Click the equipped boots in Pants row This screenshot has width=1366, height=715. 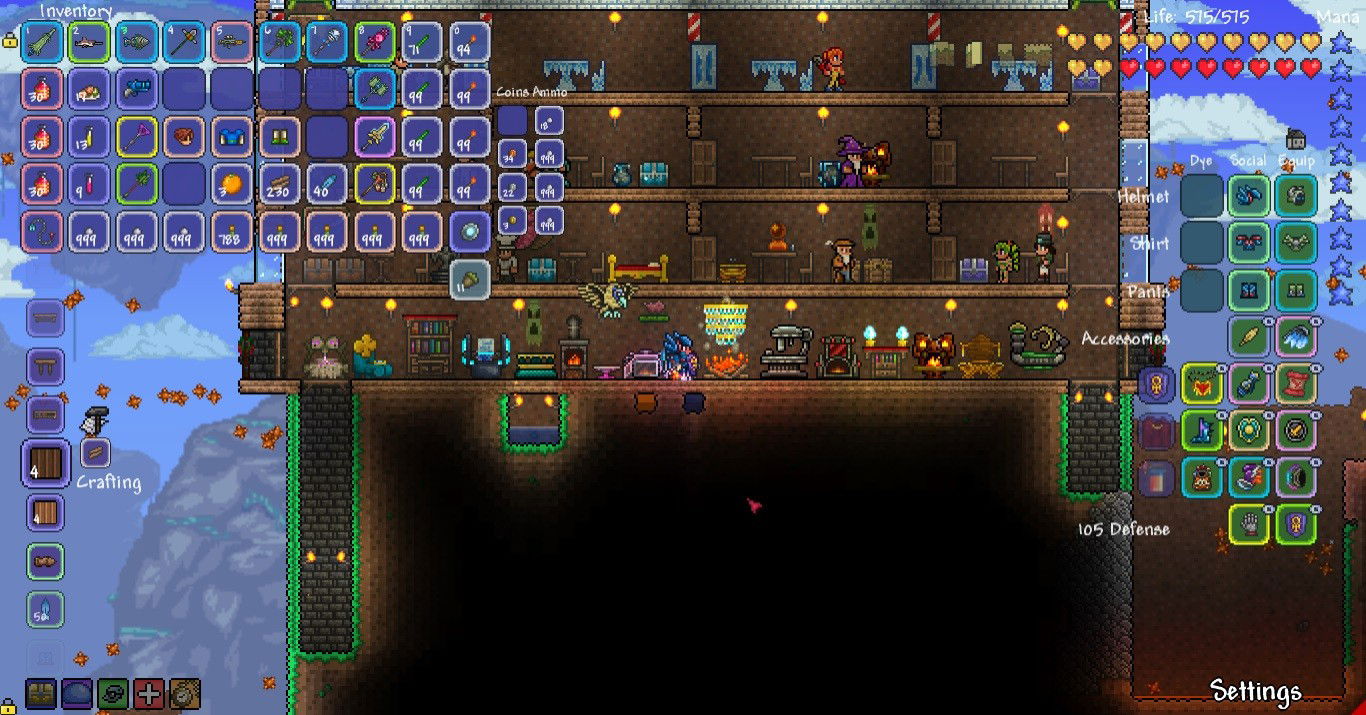point(1295,290)
